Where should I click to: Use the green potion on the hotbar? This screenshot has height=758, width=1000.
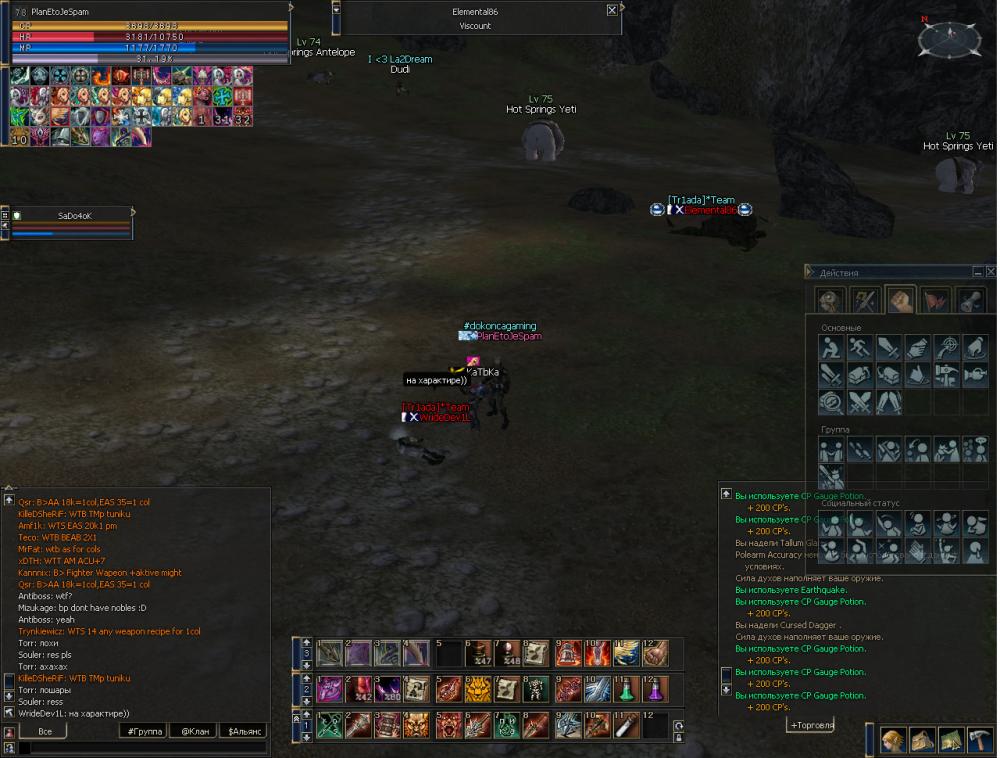point(626,689)
